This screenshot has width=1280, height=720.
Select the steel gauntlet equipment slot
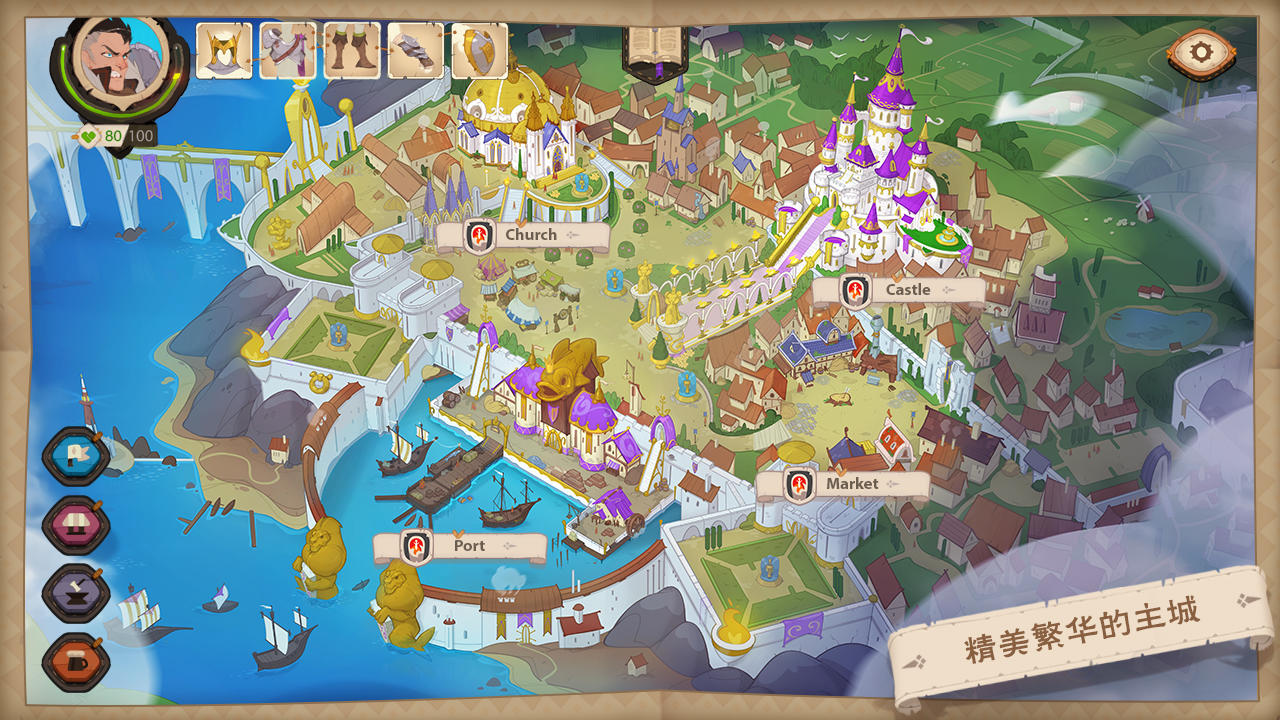(416, 51)
